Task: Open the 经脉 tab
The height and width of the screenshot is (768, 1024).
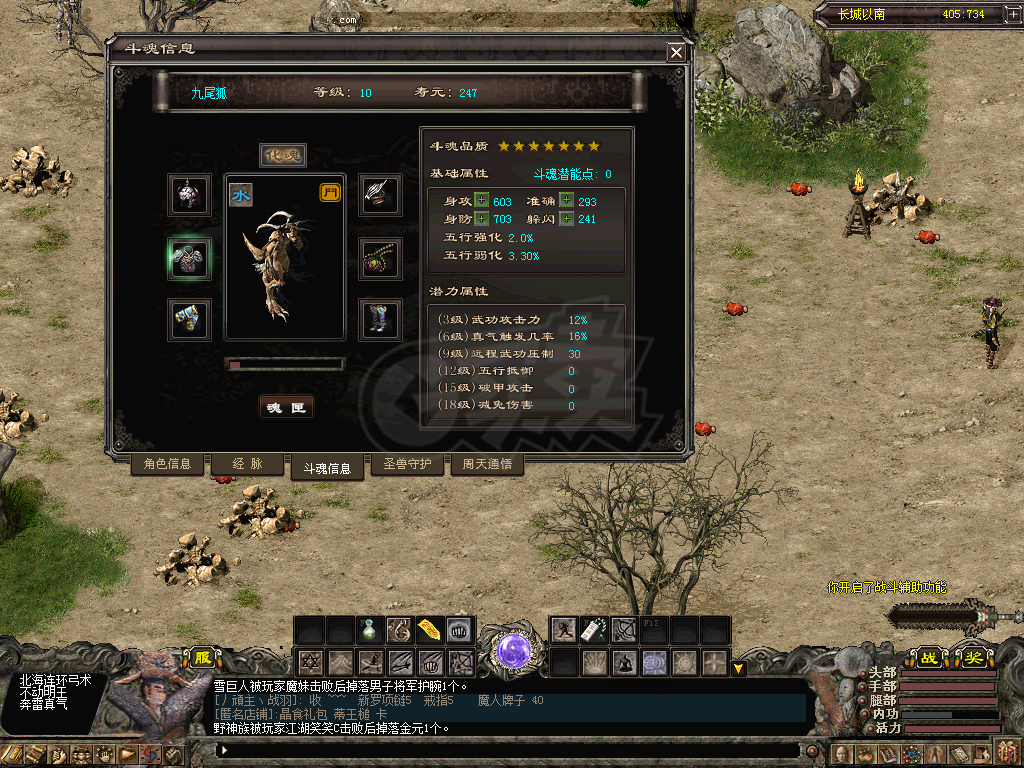Action: 246,464
